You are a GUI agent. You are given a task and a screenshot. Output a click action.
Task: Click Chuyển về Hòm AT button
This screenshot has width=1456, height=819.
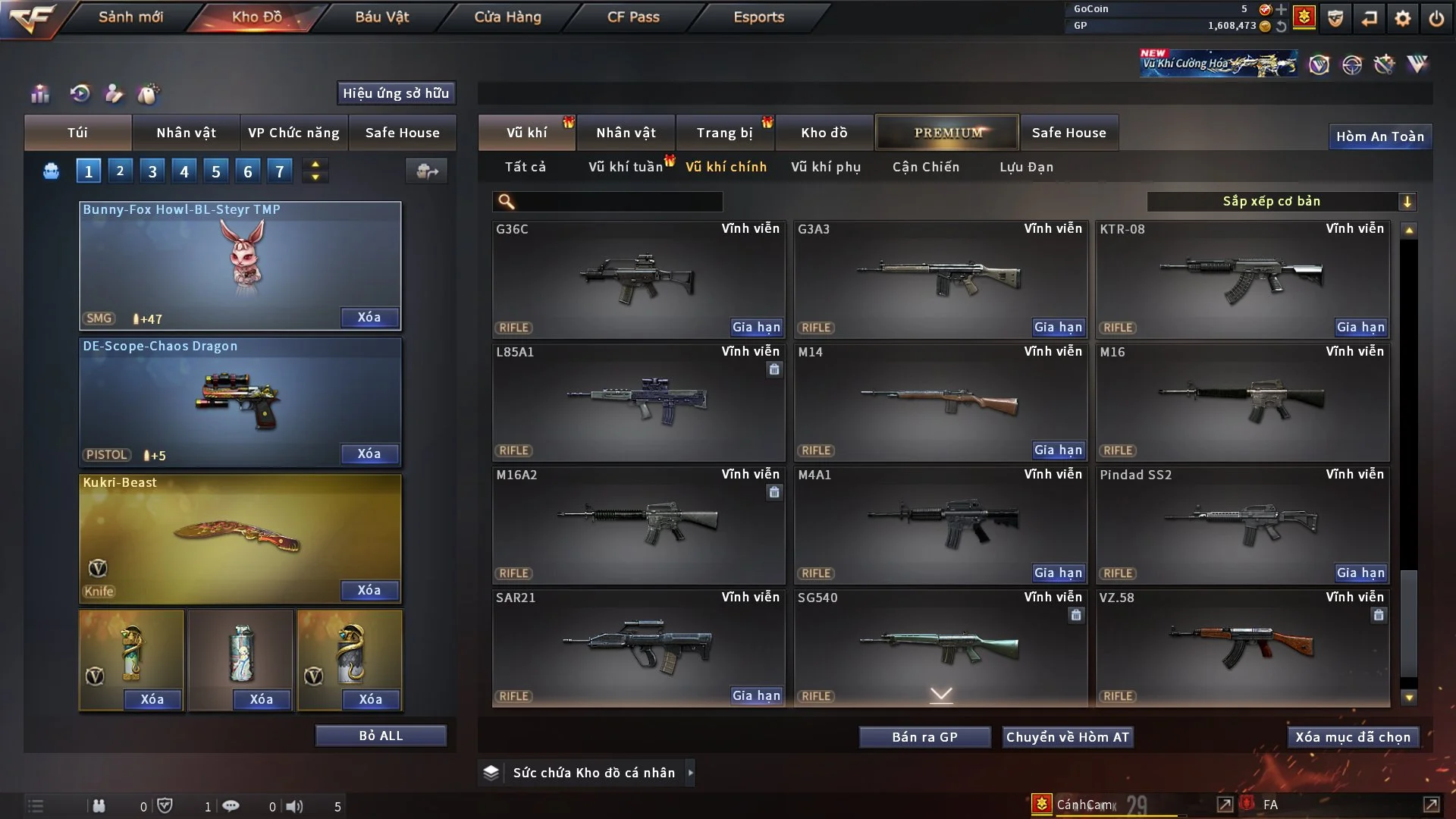[x=1067, y=737]
